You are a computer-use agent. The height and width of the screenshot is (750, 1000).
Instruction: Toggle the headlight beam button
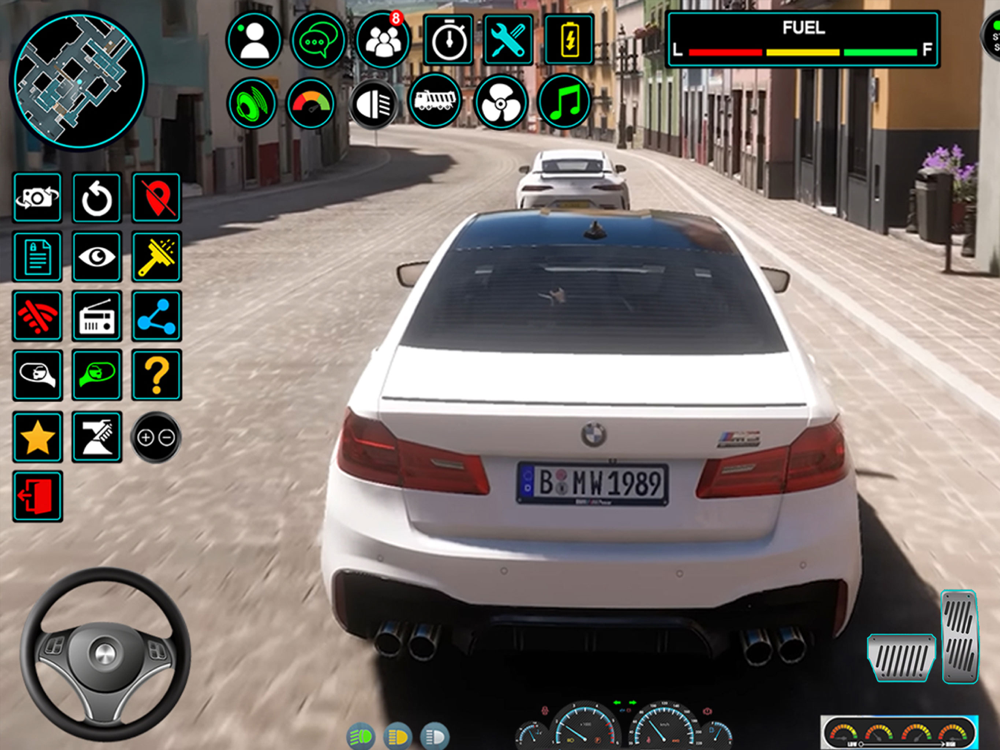[374, 103]
